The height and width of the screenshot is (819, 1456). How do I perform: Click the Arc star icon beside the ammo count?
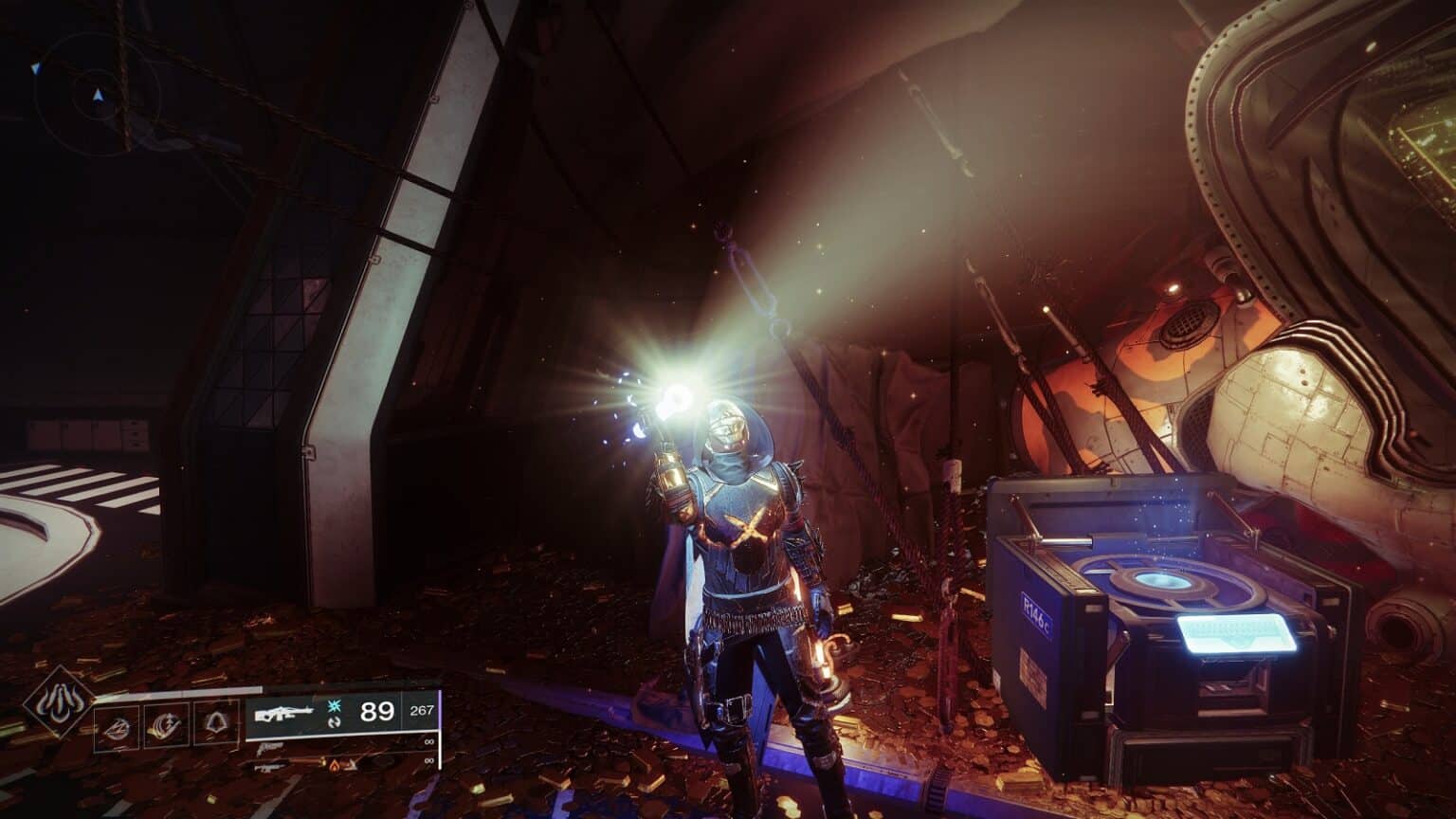coord(333,707)
